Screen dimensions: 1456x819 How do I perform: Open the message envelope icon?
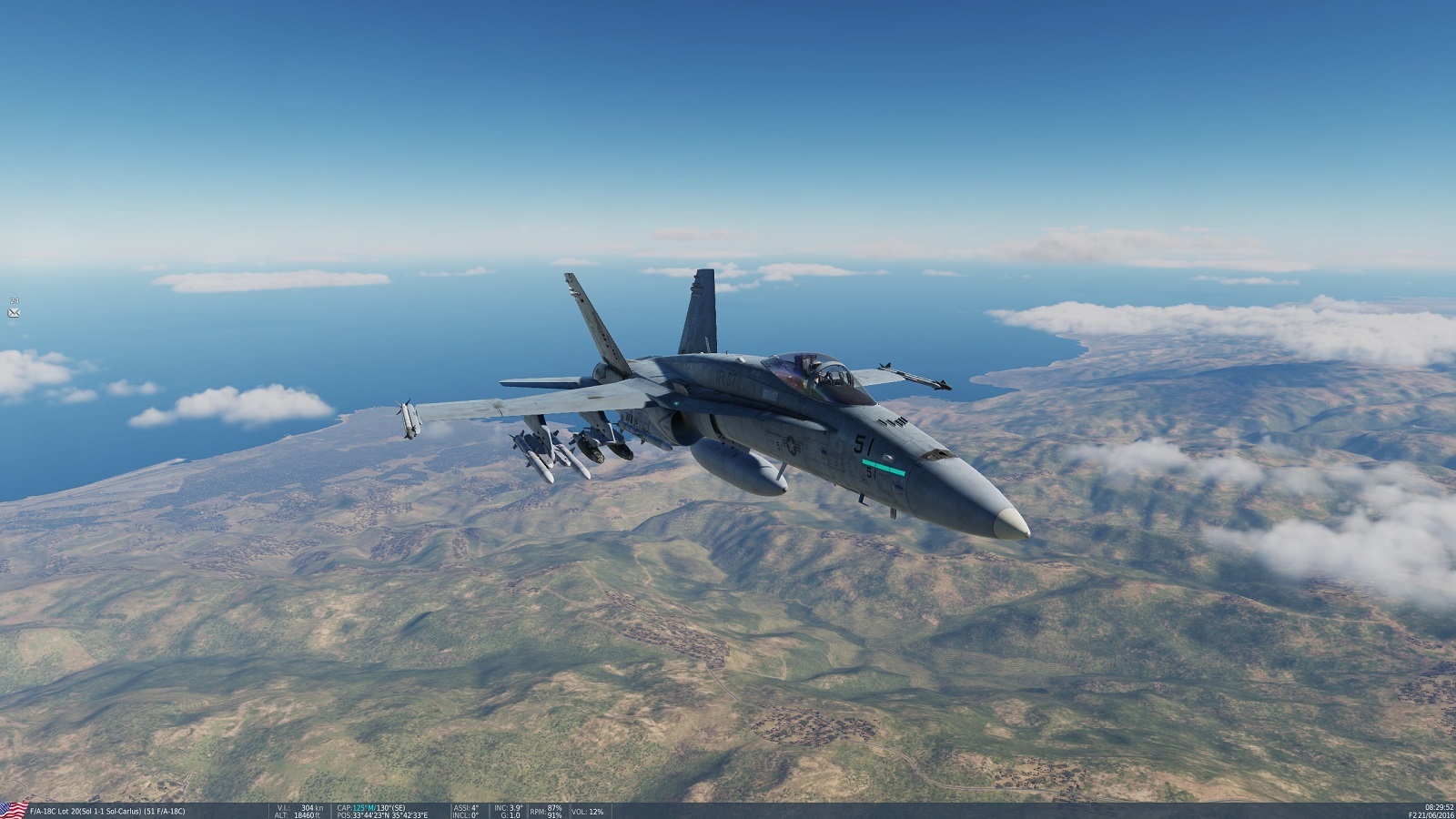[x=14, y=312]
